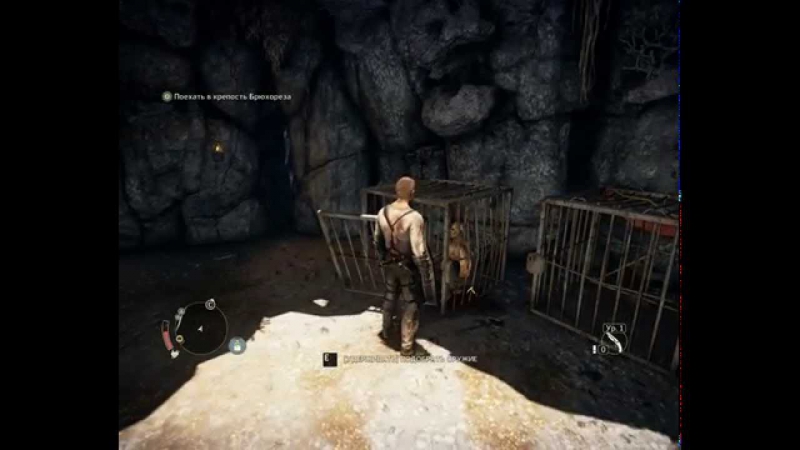Image resolution: width=800 pixels, height=450 pixels.
Task: Open the circular minimap
Action: coord(200,327)
